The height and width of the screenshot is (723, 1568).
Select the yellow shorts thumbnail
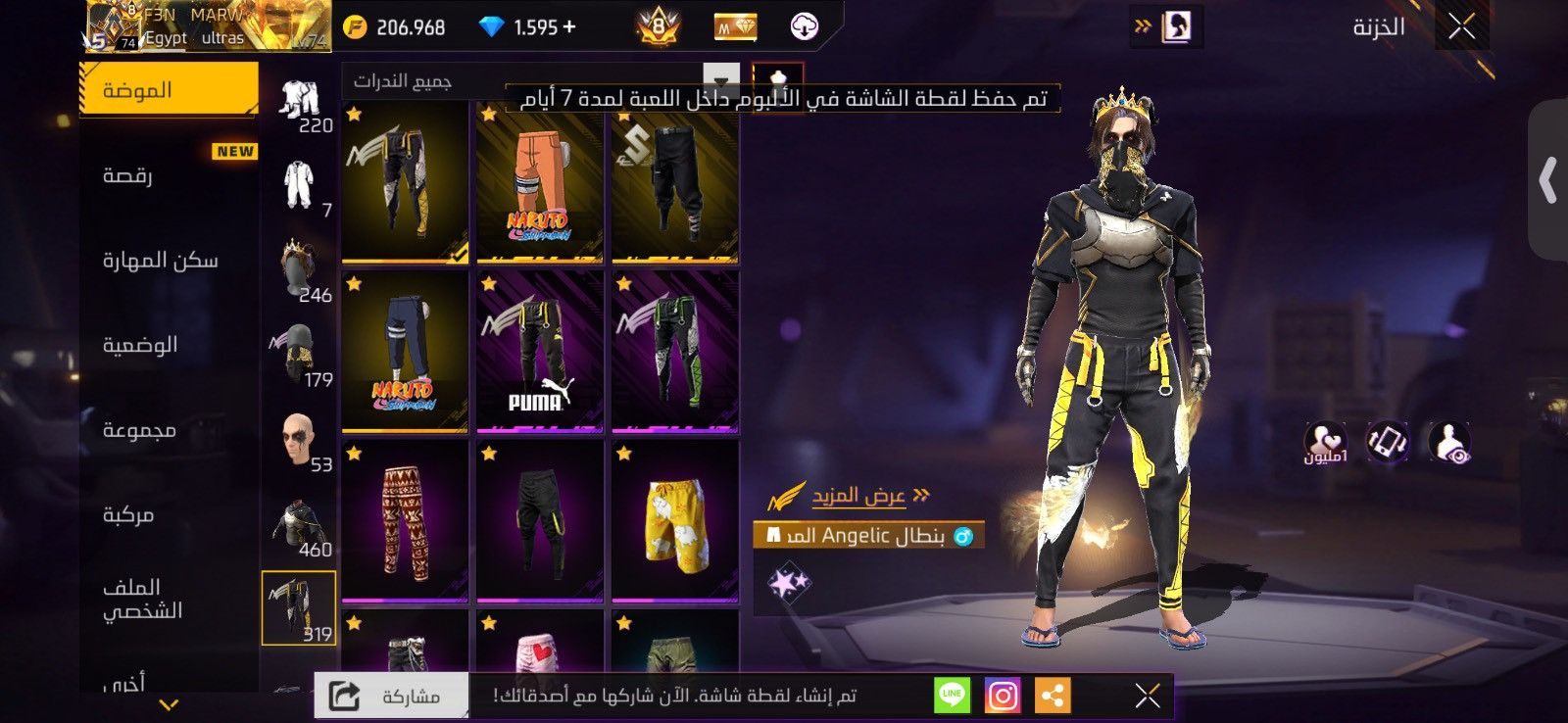pyautogui.click(x=674, y=524)
